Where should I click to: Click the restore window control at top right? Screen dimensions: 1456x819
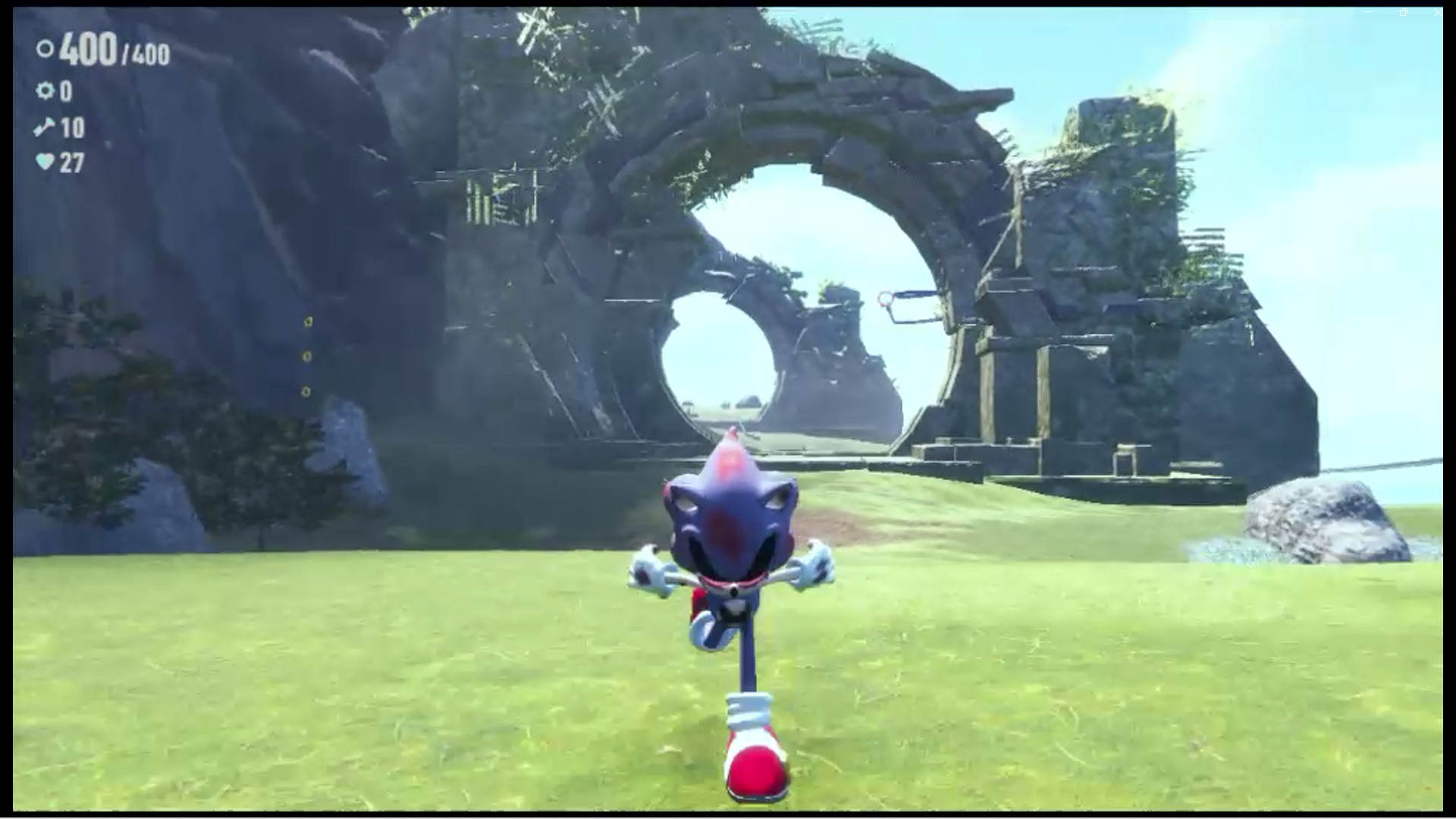[x=1403, y=11]
